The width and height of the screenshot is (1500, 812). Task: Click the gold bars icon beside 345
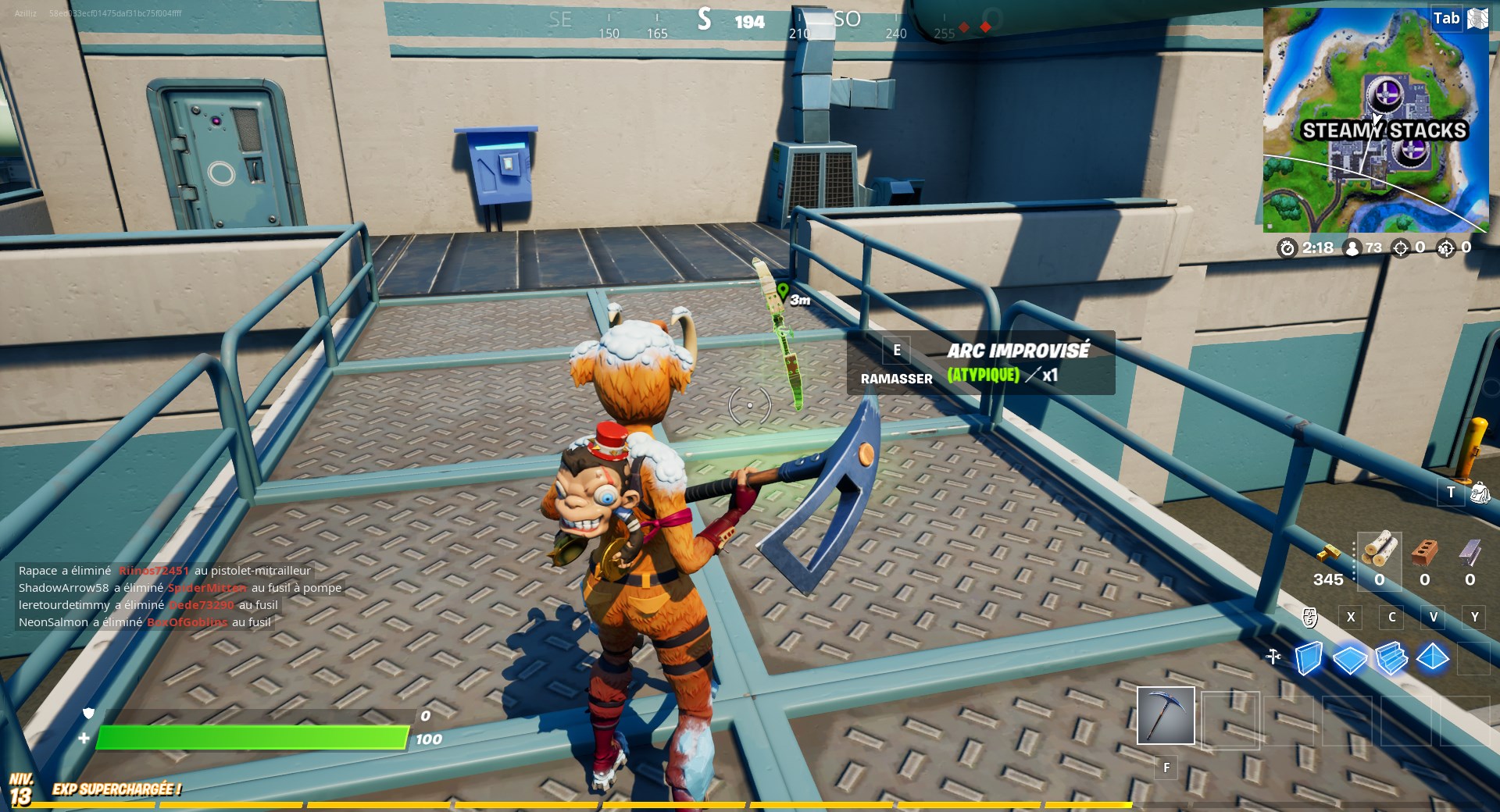click(x=1327, y=553)
